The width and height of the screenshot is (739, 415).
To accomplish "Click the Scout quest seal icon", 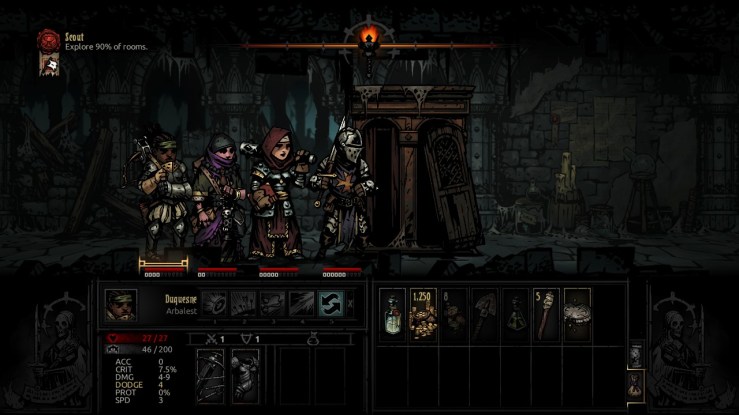I will tap(47, 40).
